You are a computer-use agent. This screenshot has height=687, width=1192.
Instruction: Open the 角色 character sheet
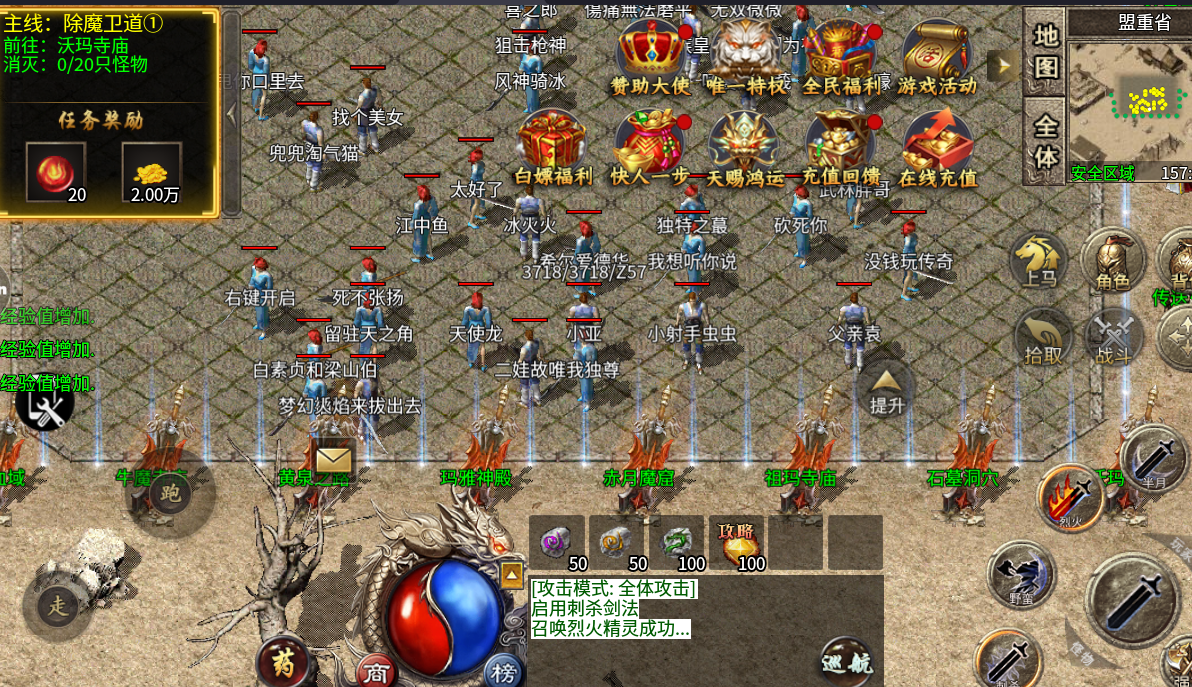point(1112,261)
